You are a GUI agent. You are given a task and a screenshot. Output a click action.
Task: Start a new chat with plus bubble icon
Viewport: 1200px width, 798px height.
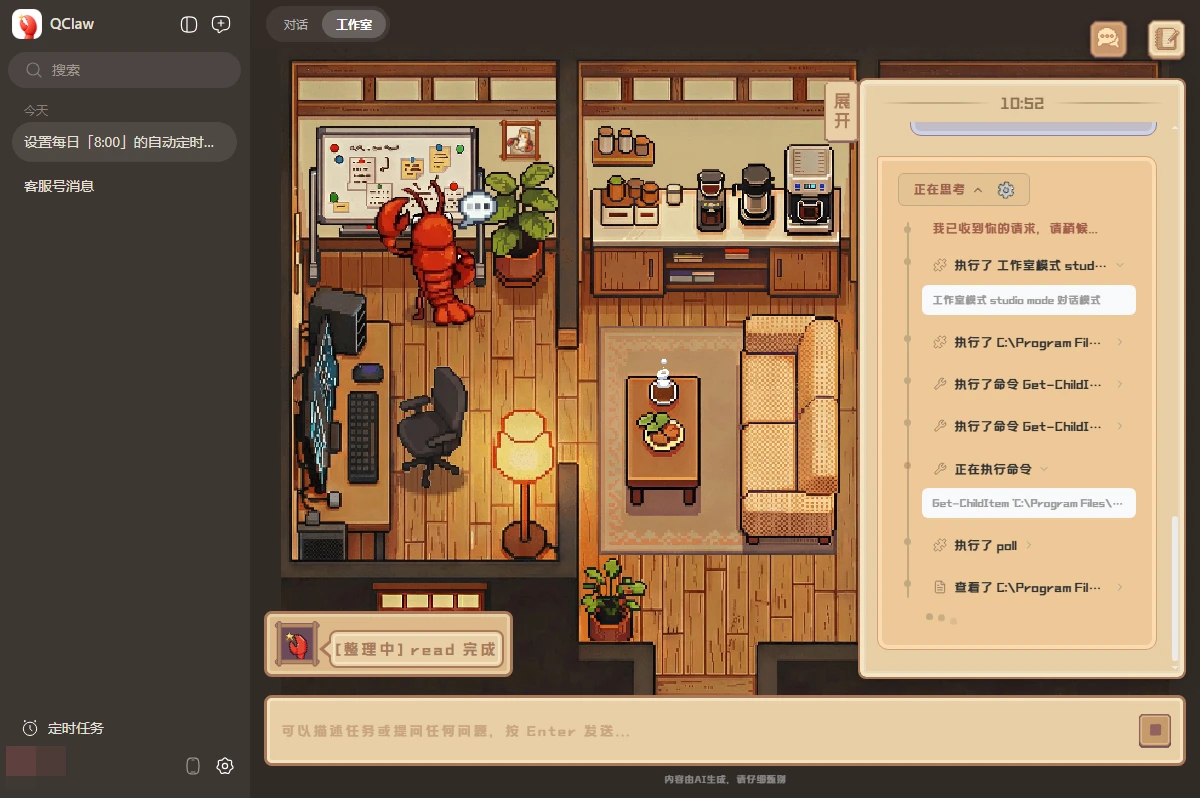coord(221,25)
